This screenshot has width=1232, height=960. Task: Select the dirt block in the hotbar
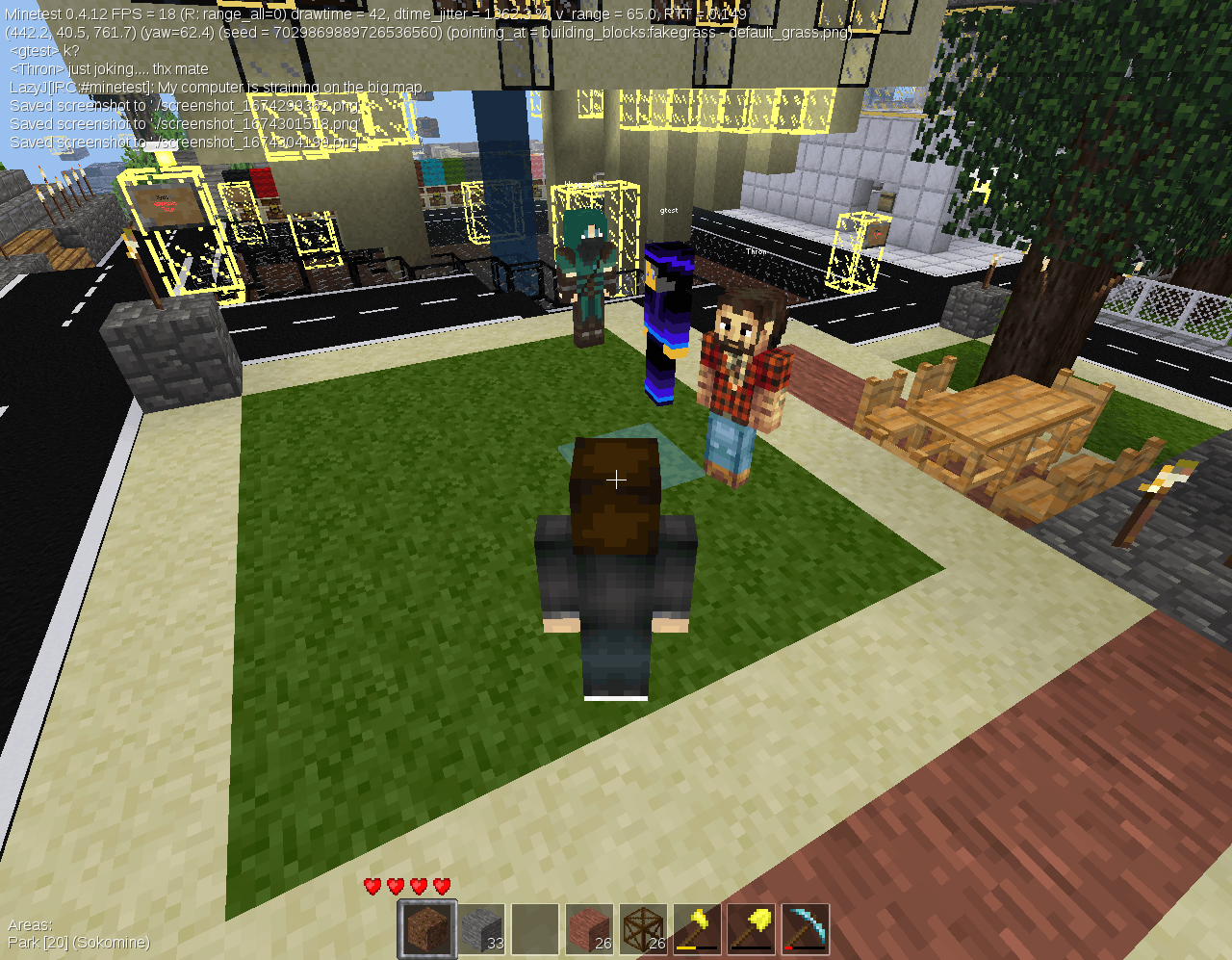coord(426,927)
